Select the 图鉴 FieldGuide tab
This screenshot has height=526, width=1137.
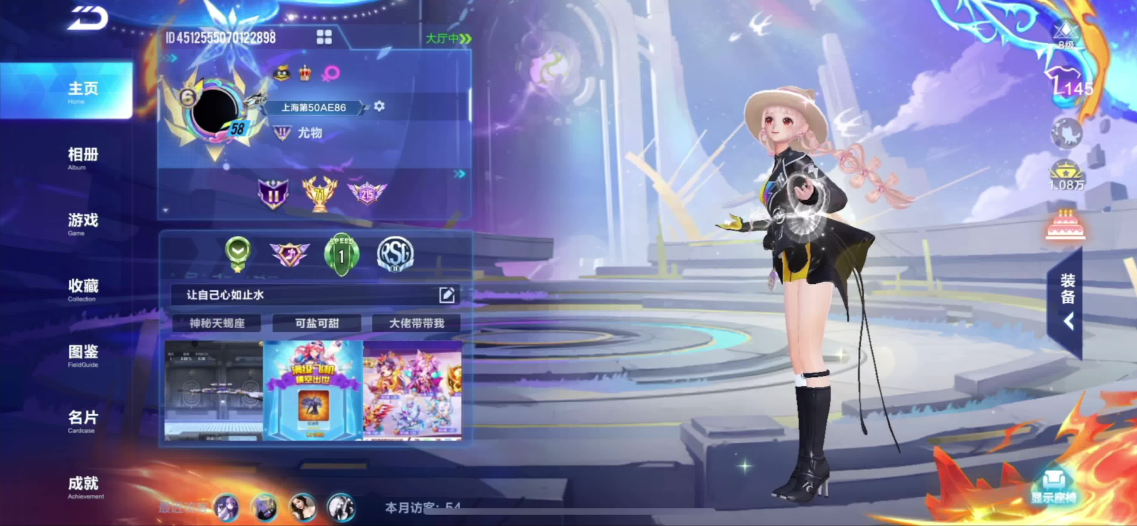pyautogui.click(x=82, y=354)
